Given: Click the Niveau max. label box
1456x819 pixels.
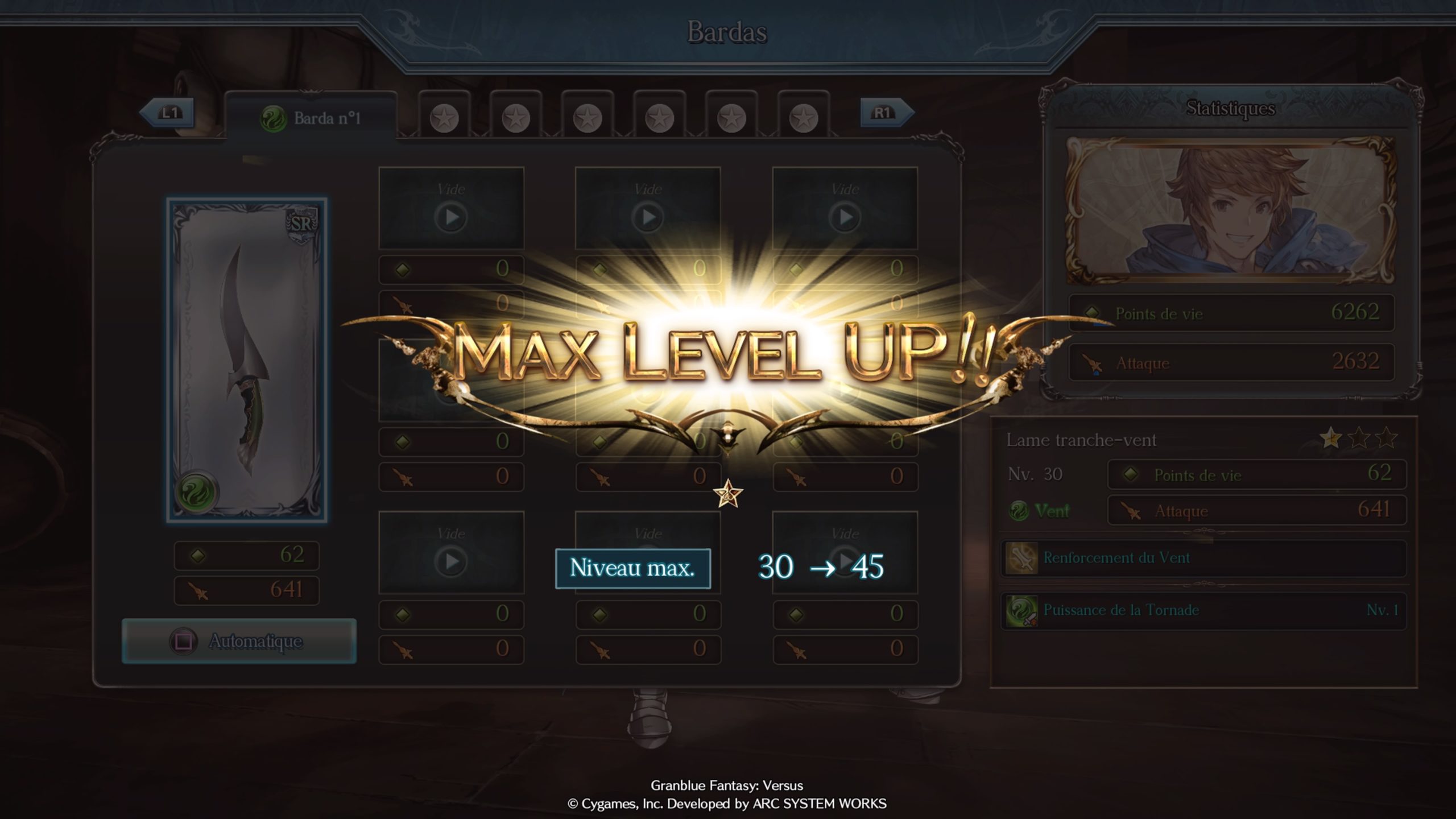Looking at the screenshot, I should coord(632,568).
